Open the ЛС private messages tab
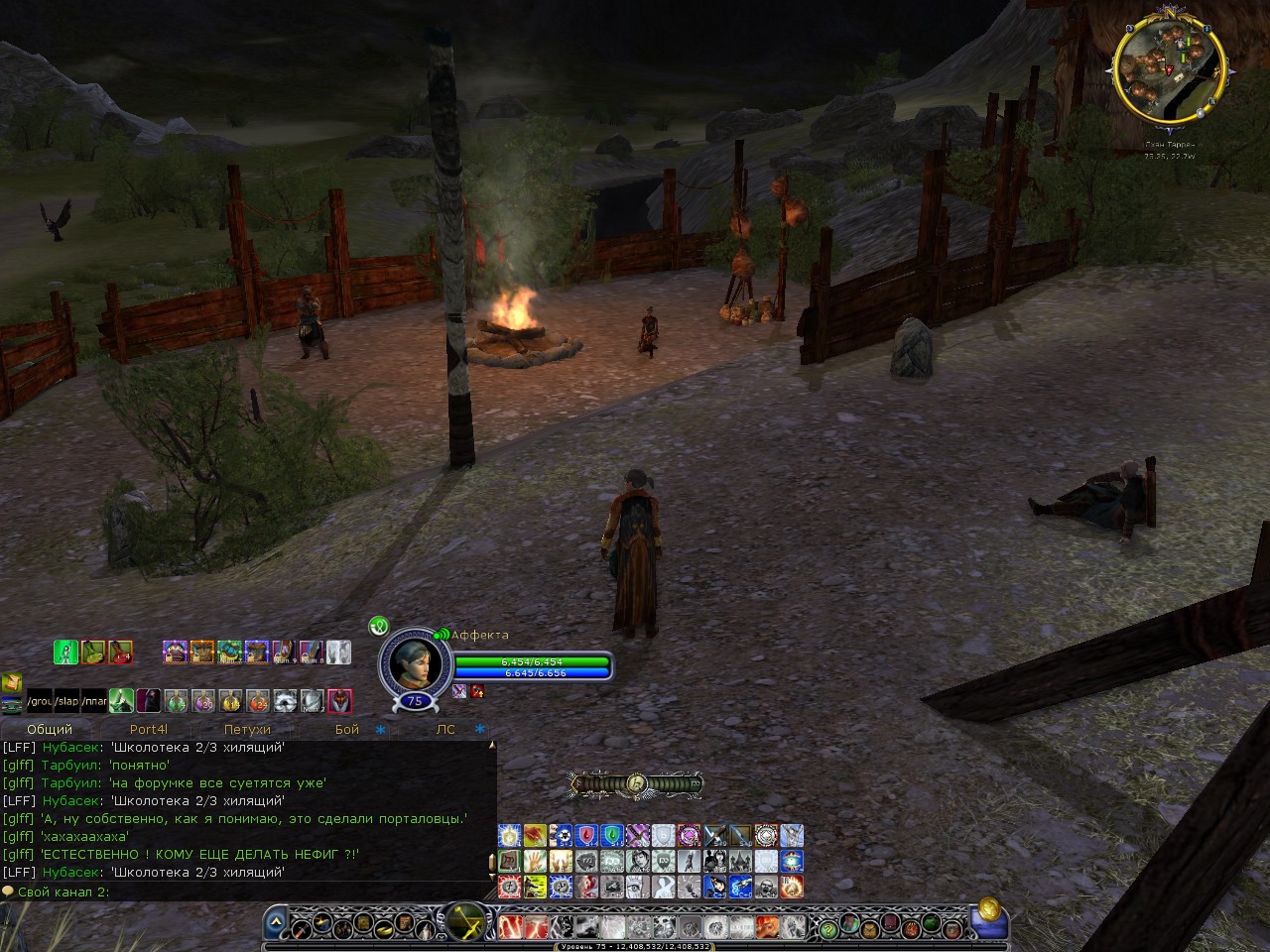 pos(445,729)
